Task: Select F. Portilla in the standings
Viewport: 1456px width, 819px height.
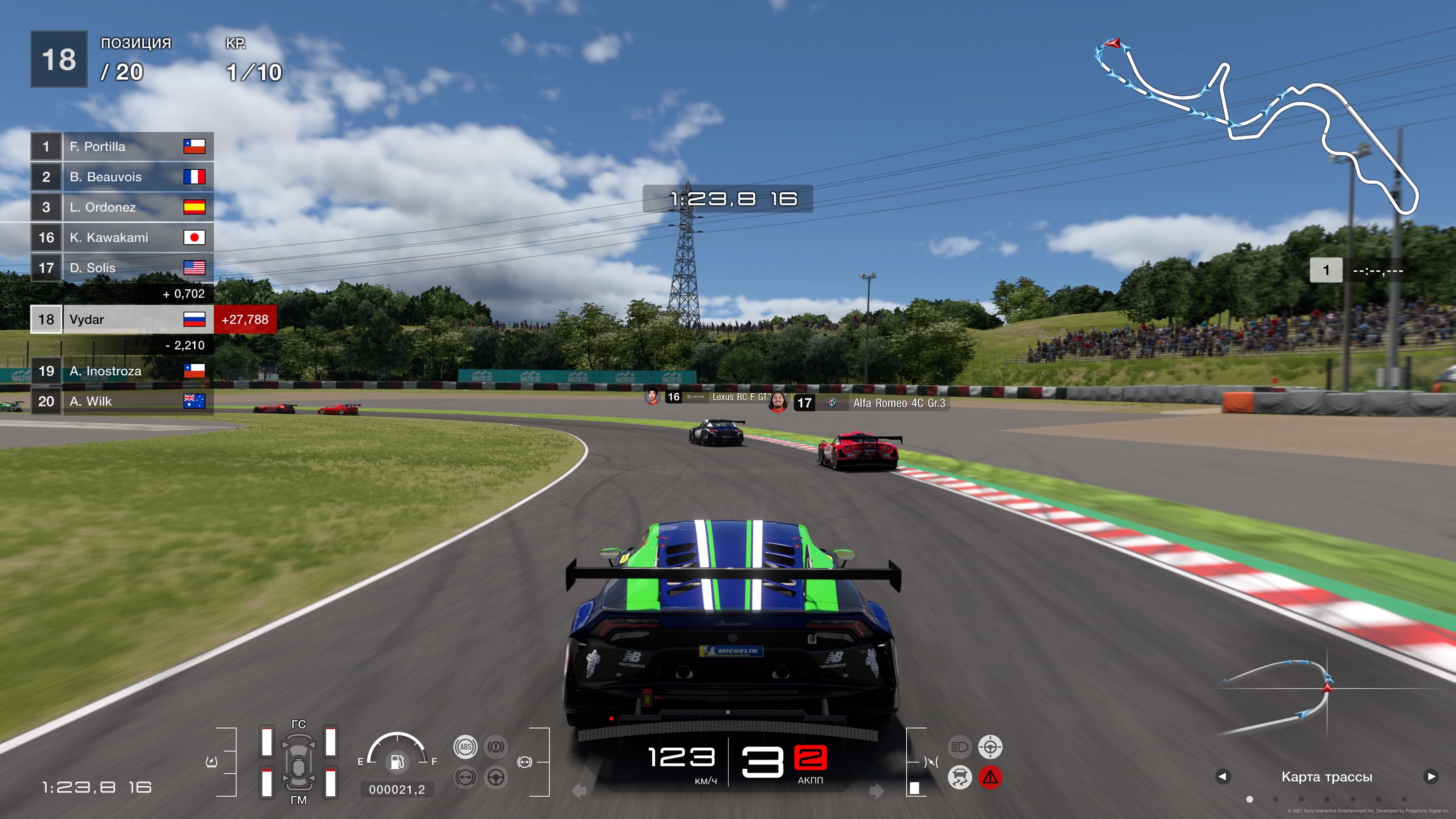Action: 121,146
